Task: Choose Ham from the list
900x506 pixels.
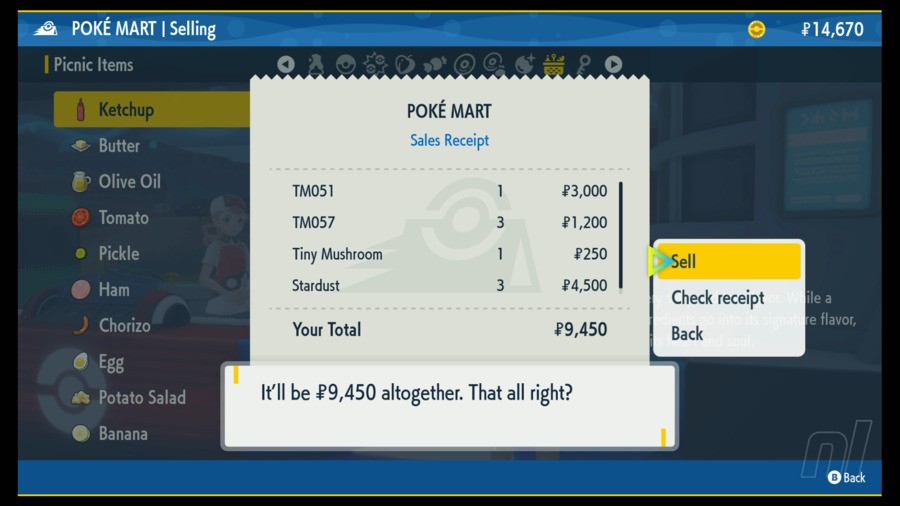Action: [114, 290]
